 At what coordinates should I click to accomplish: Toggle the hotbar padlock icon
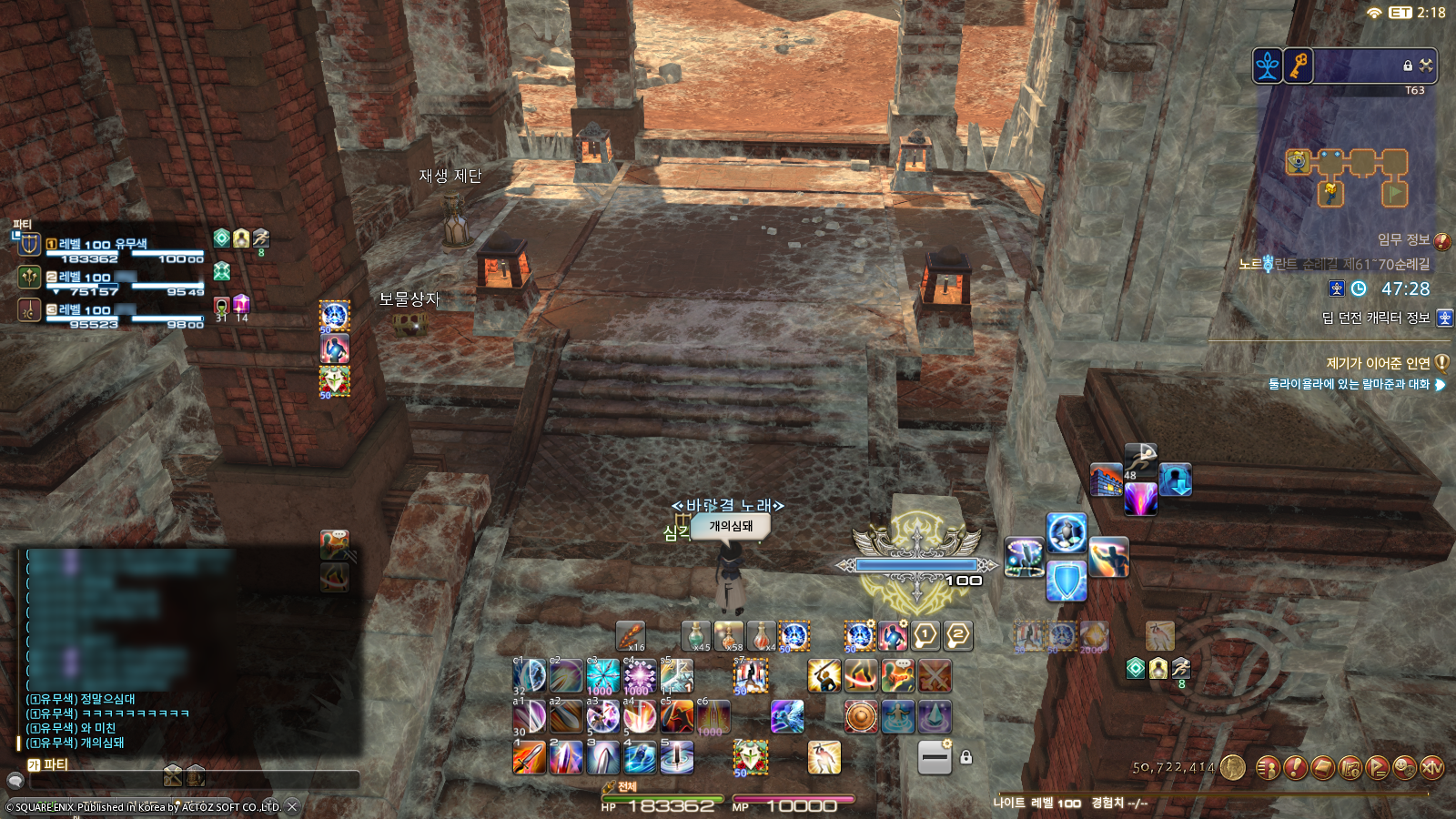966,757
